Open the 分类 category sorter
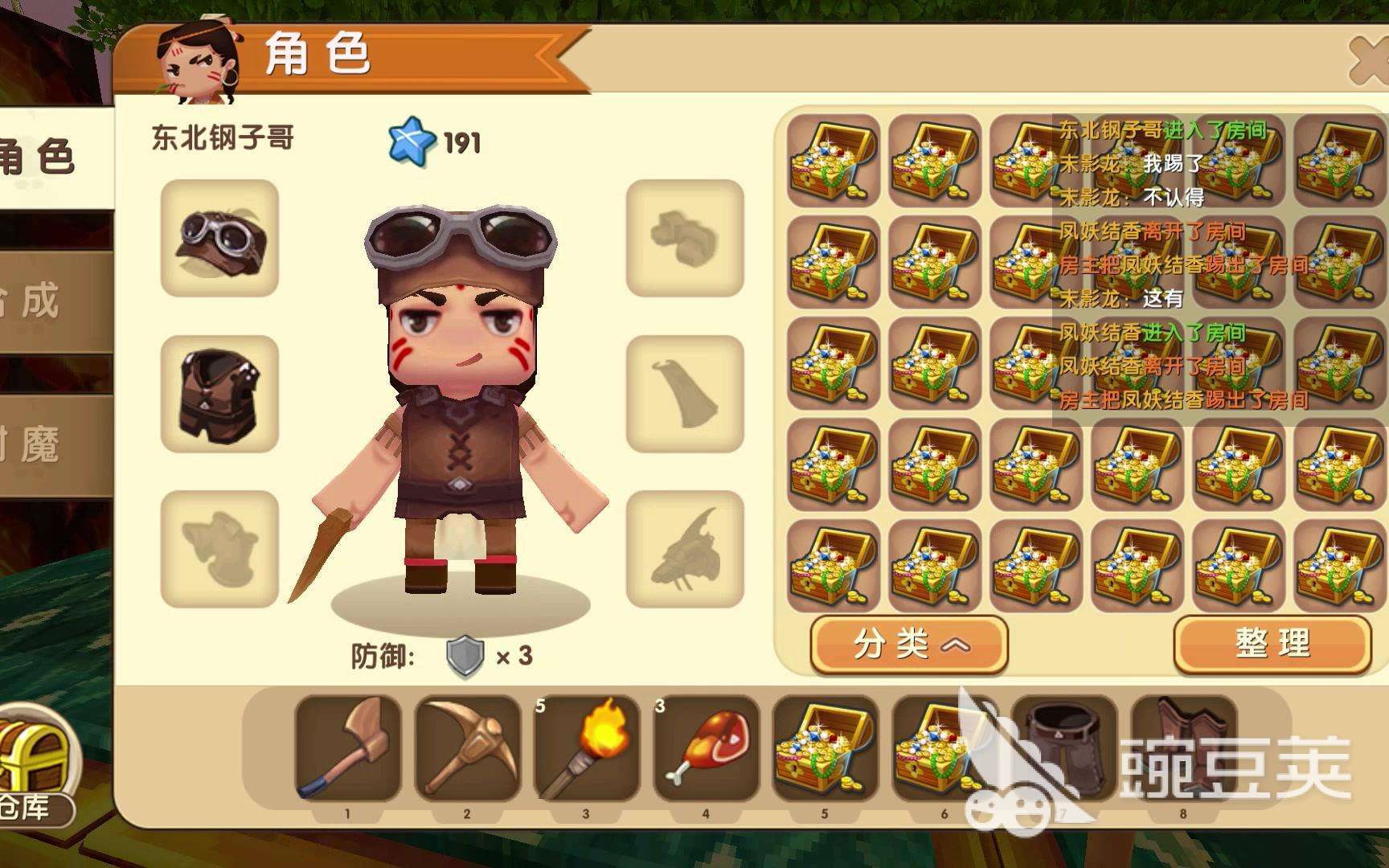 tap(908, 644)
